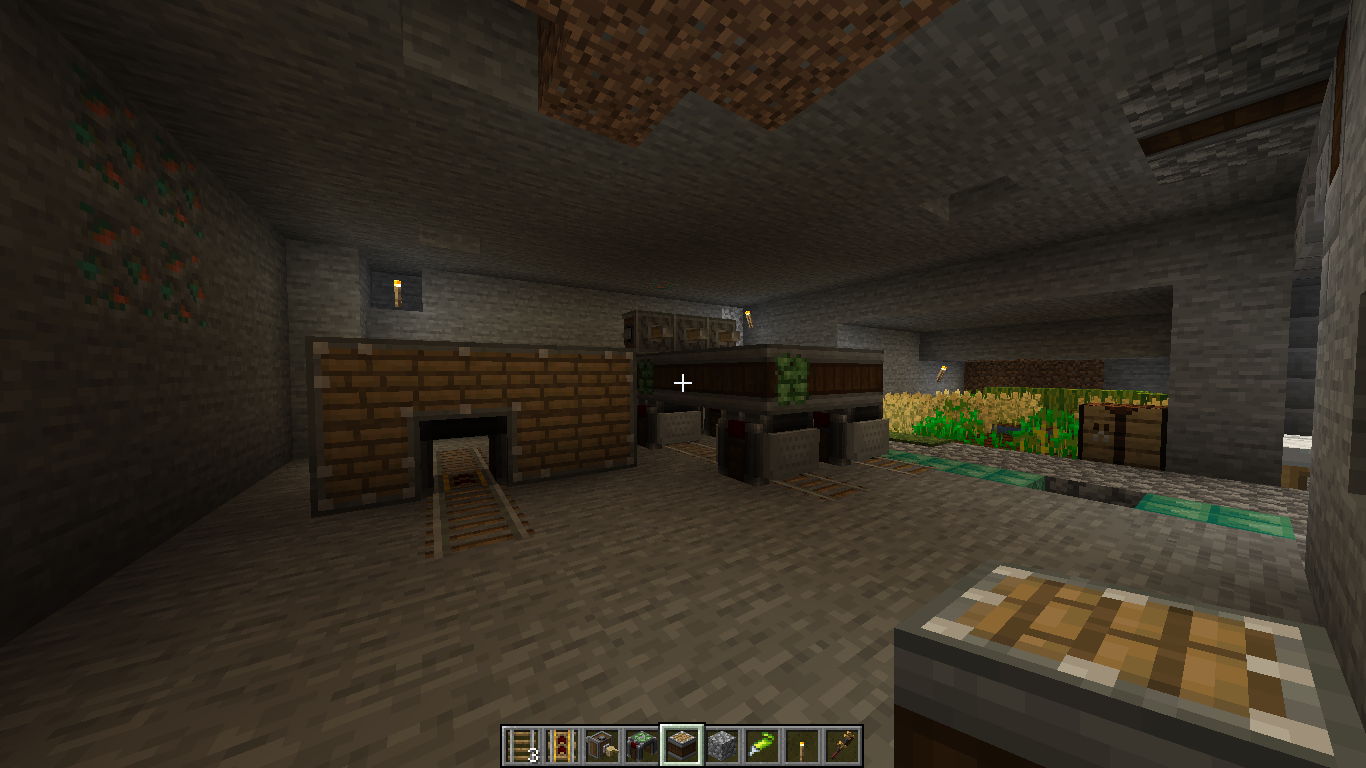Select the green dye item in the hotbar
This screenshot has width=1366, height=768.
(762, 745)
